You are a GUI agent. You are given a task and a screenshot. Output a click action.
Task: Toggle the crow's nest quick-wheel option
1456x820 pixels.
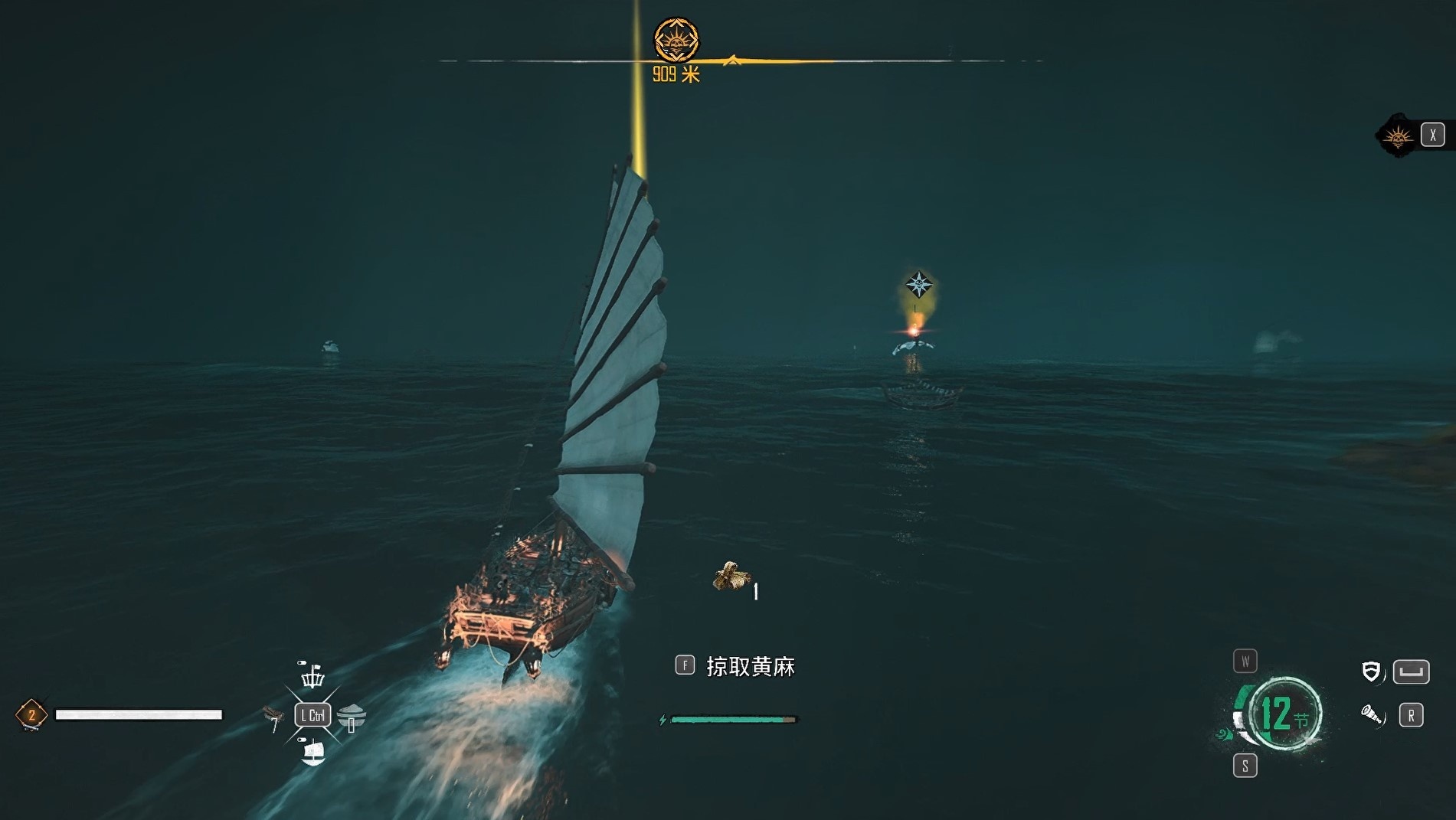coord(312,676)
